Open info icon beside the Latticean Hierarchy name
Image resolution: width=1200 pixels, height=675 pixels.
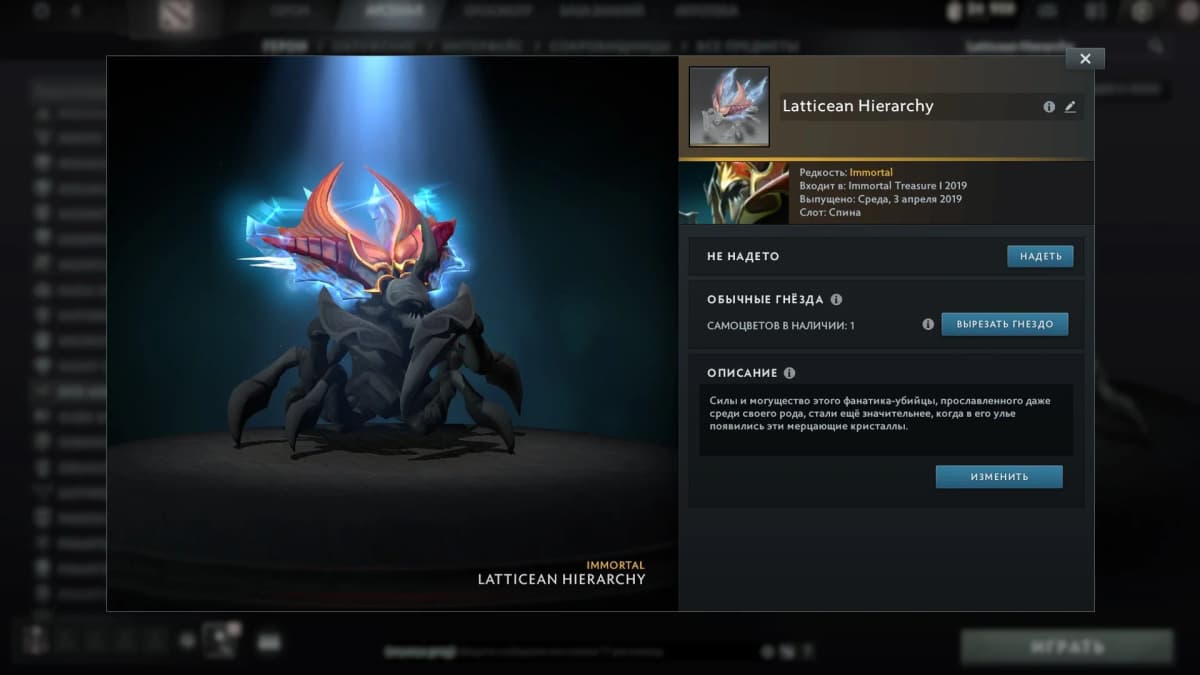[x=1049, y=107]
